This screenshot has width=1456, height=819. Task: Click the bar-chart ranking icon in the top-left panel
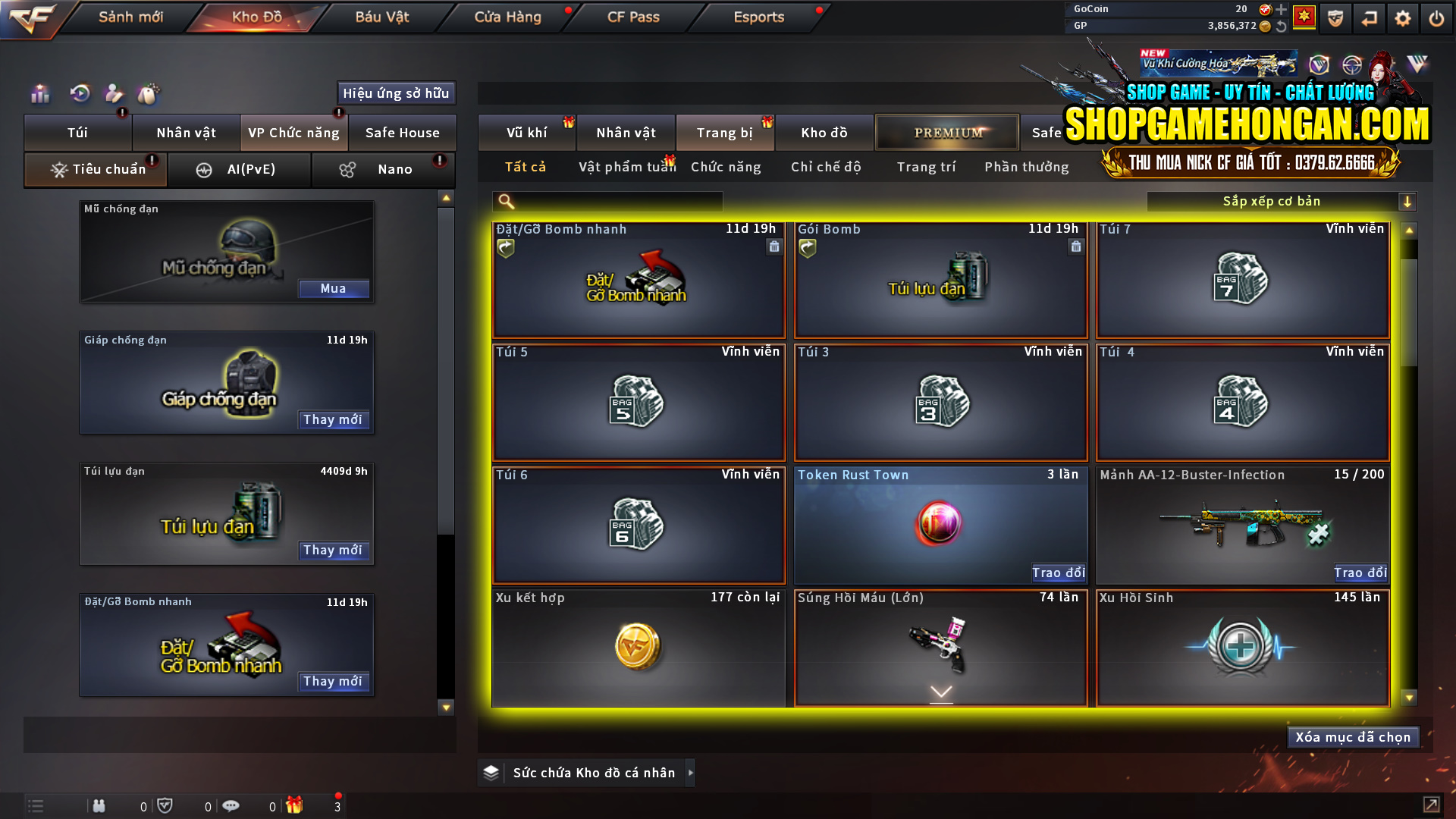39,93
